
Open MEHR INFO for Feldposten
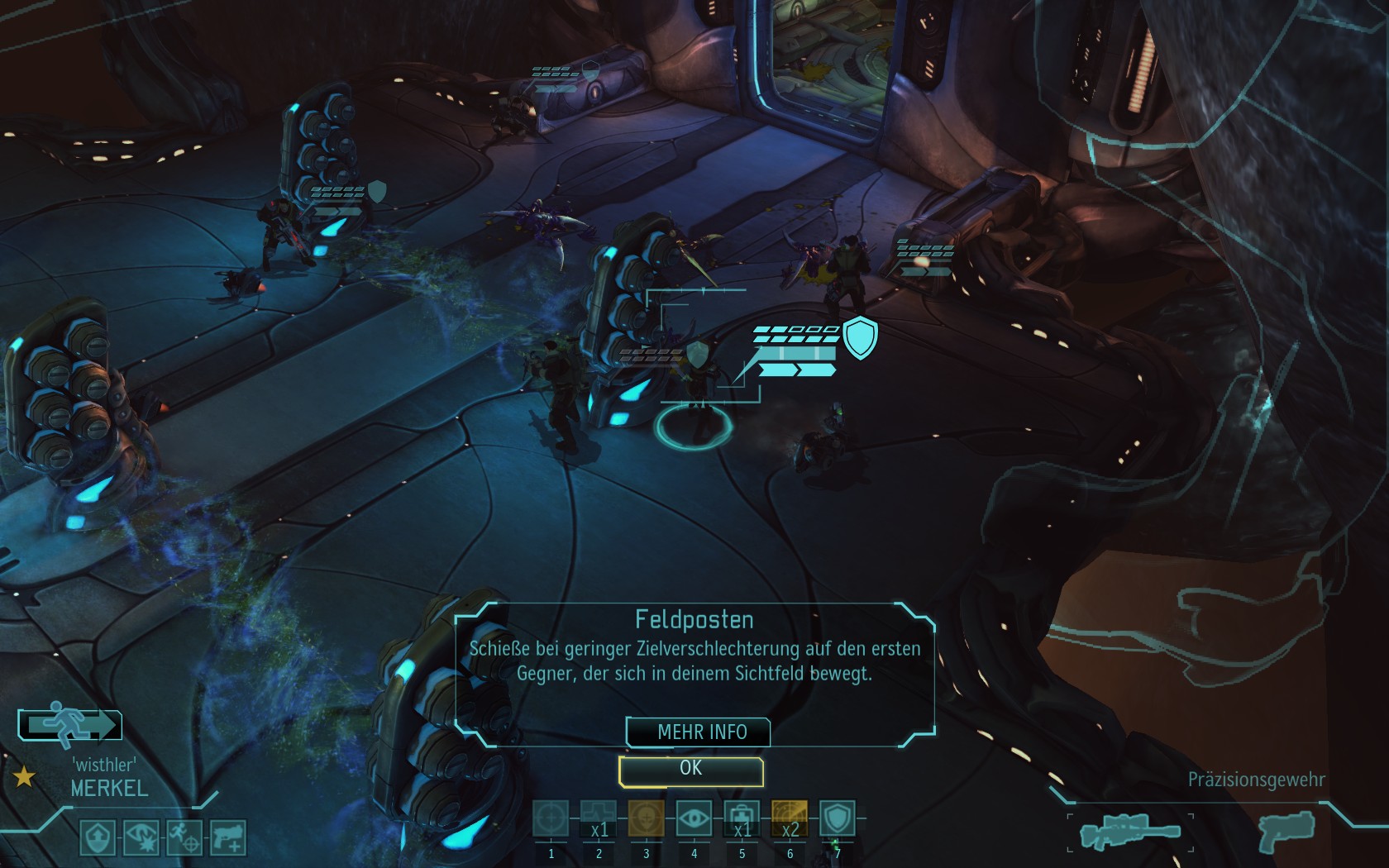click(x=699, y=732)
